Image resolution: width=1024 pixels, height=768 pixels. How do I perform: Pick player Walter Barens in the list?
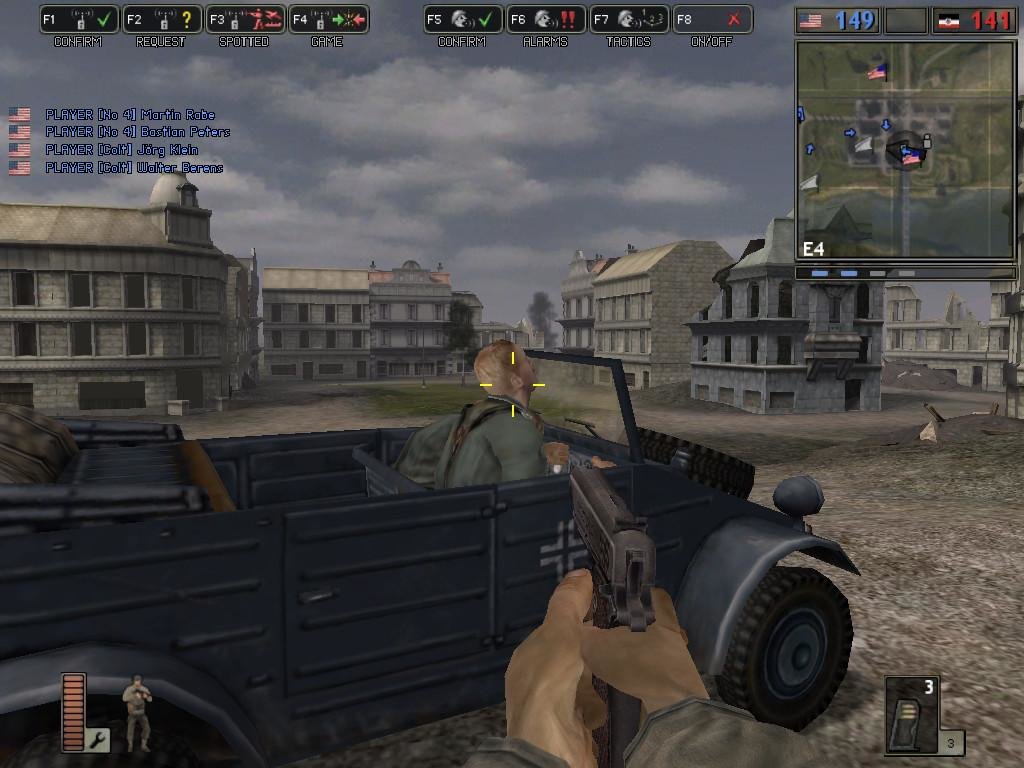134,168
